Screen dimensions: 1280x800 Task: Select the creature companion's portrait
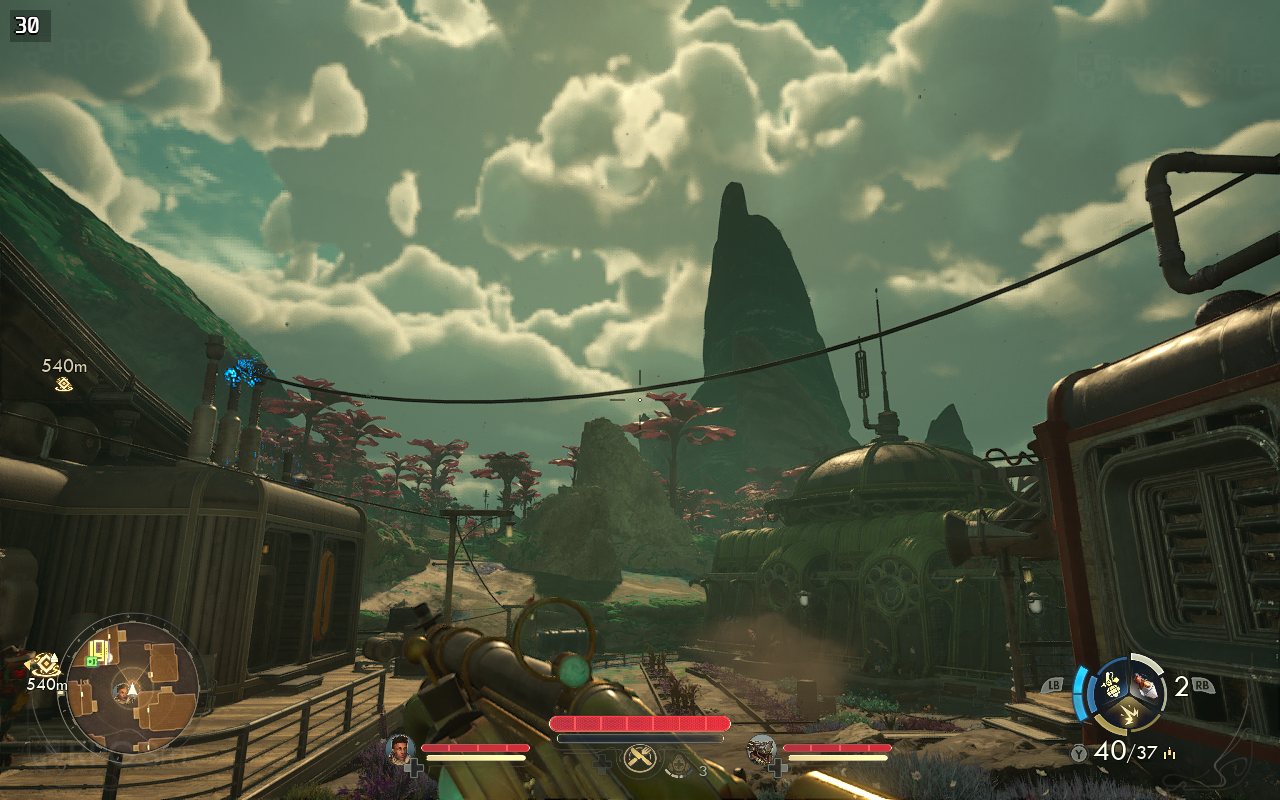[x=761, y=748]
